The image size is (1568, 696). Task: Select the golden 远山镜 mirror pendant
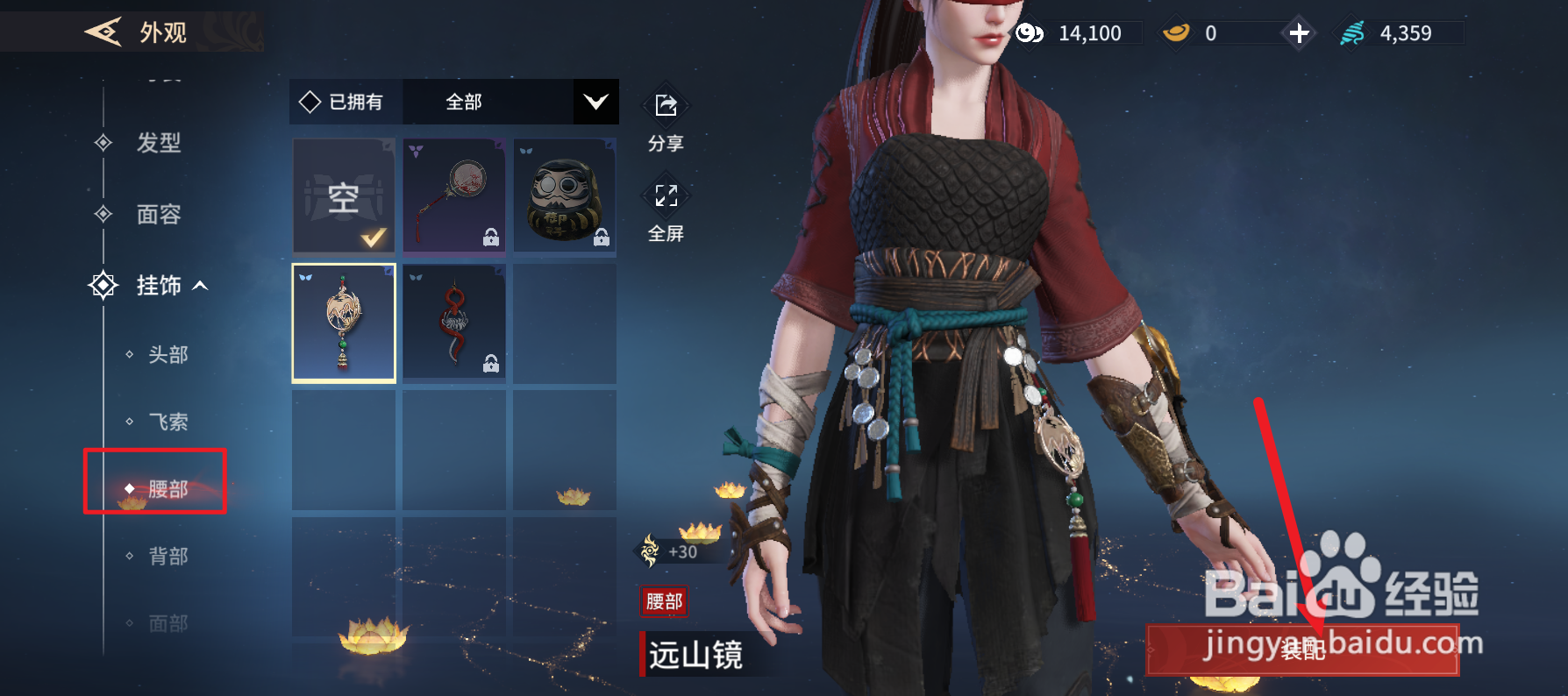[344, 323]
